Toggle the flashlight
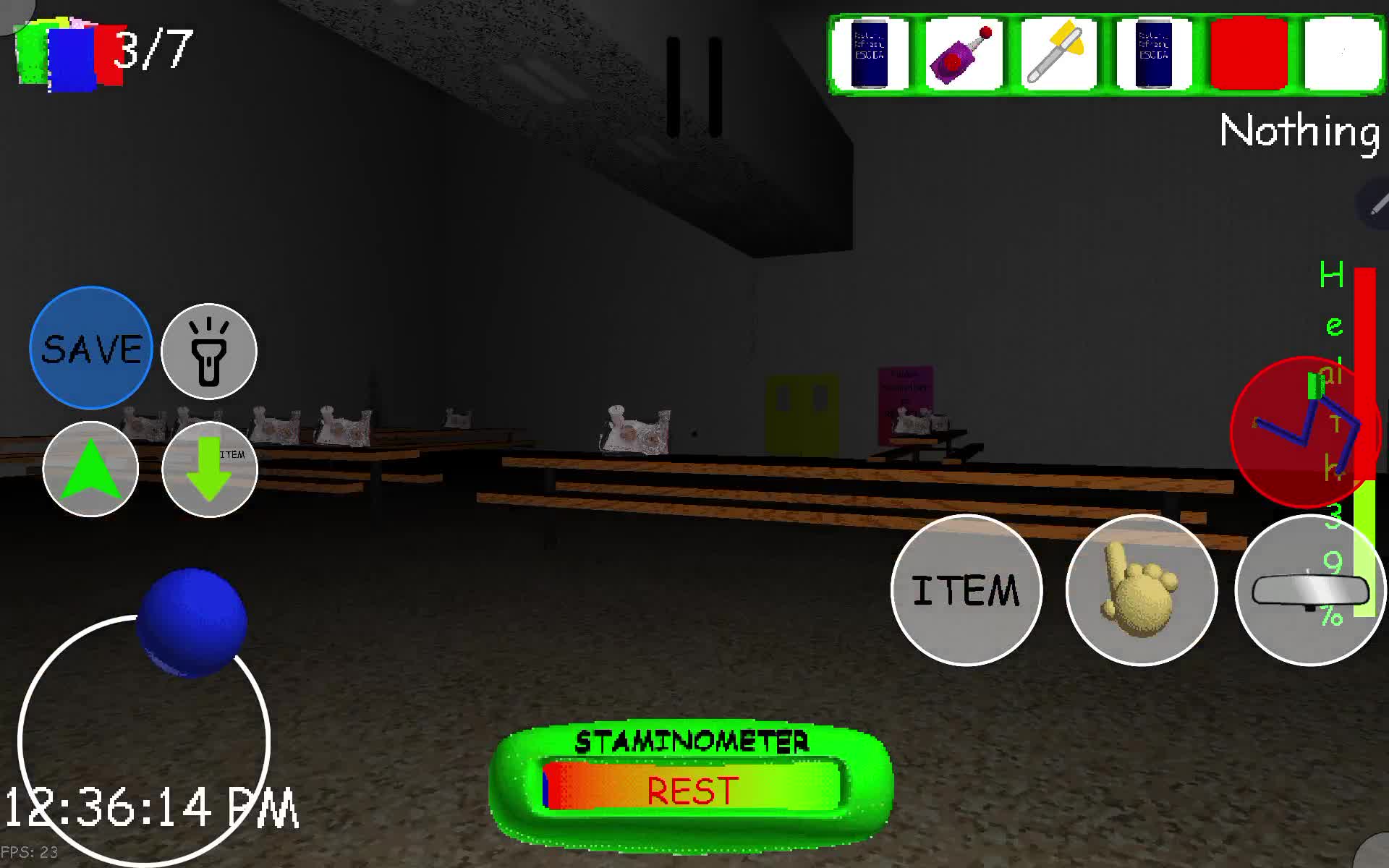 pyautogui.click(x=209, y=351)
